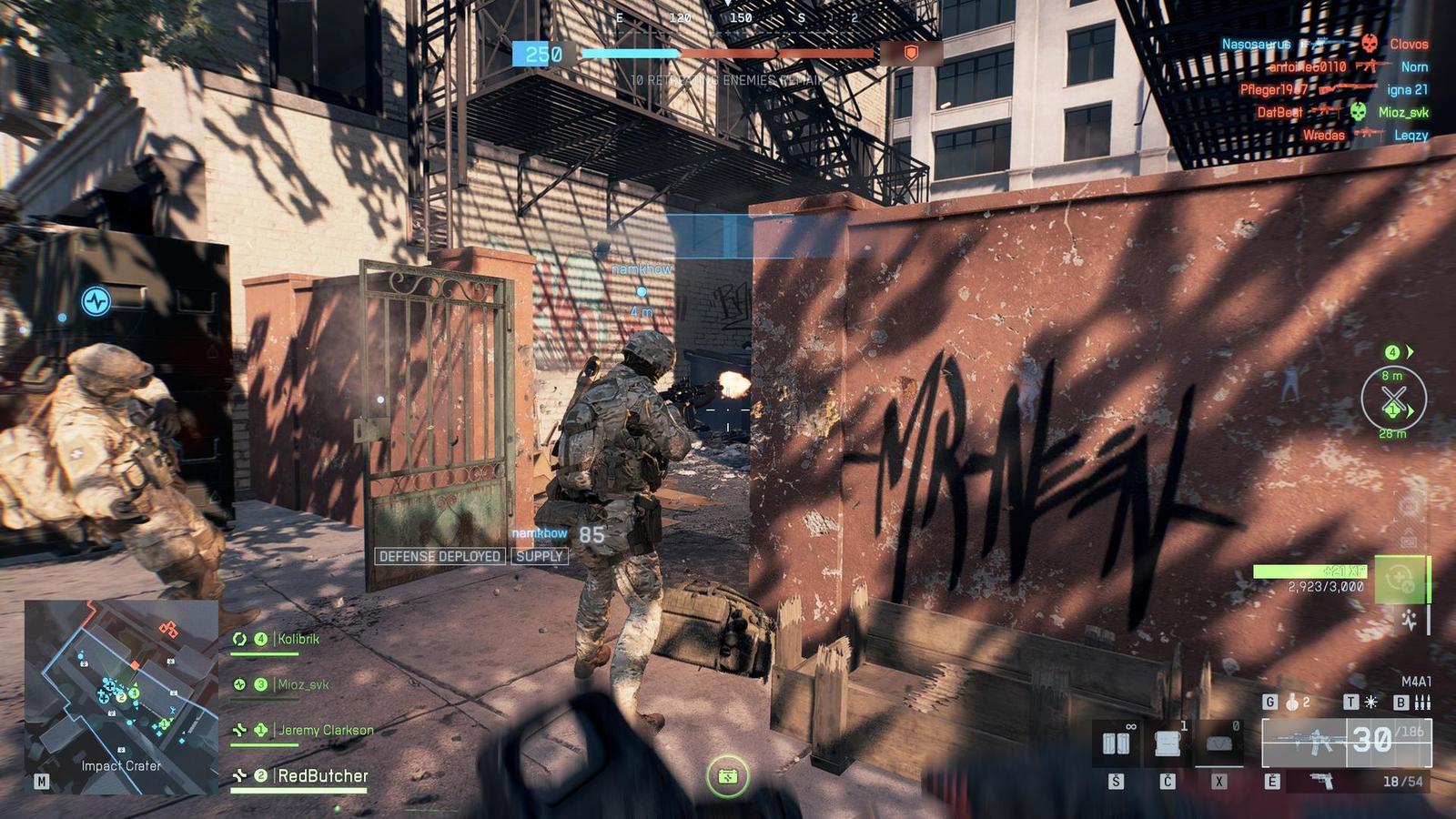1456x819 pixels.
Task: Click the grenade icon beside the G keybind
Action: tap(1291, 703)
